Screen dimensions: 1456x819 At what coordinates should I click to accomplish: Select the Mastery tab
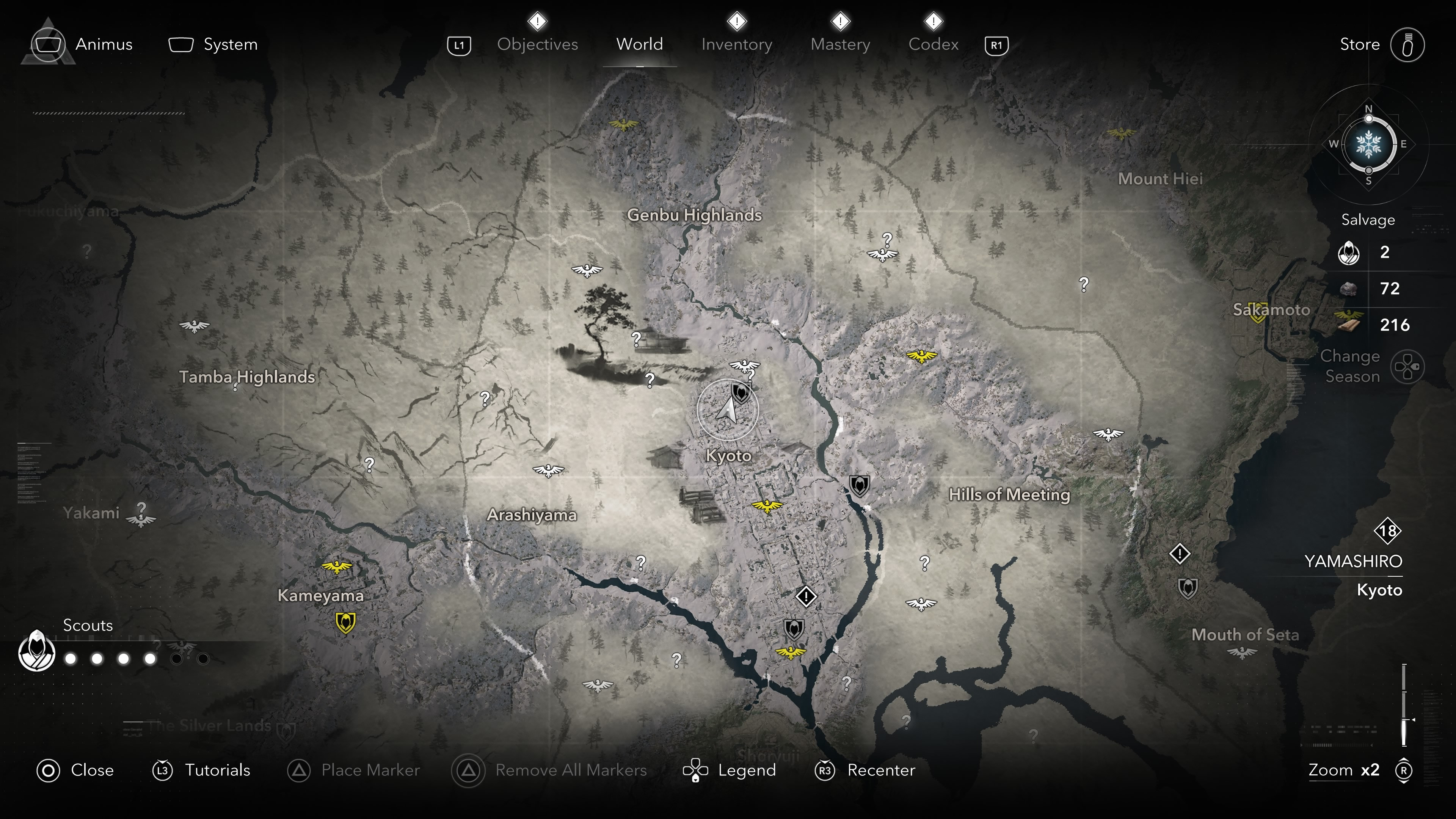coord(840,44)
